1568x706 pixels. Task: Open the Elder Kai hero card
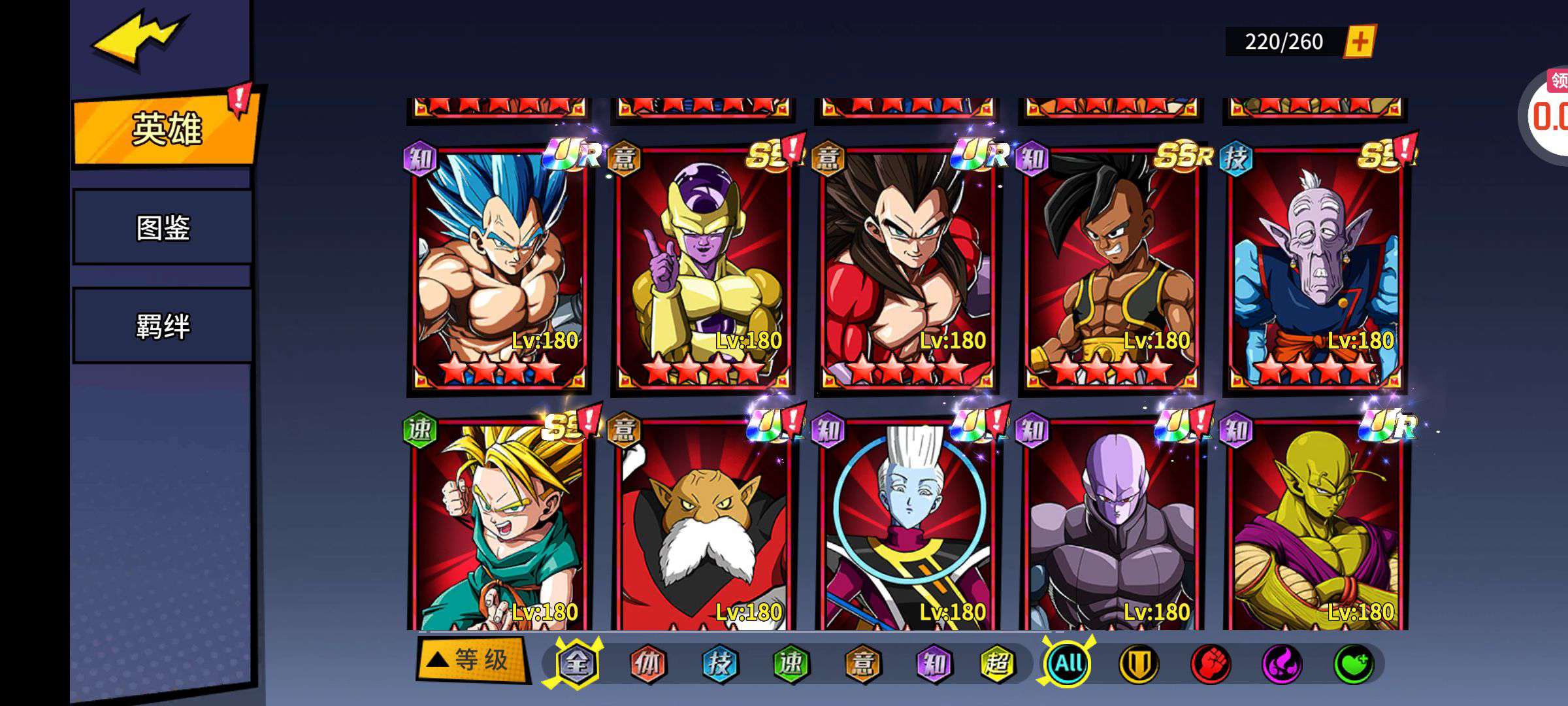1315,269
